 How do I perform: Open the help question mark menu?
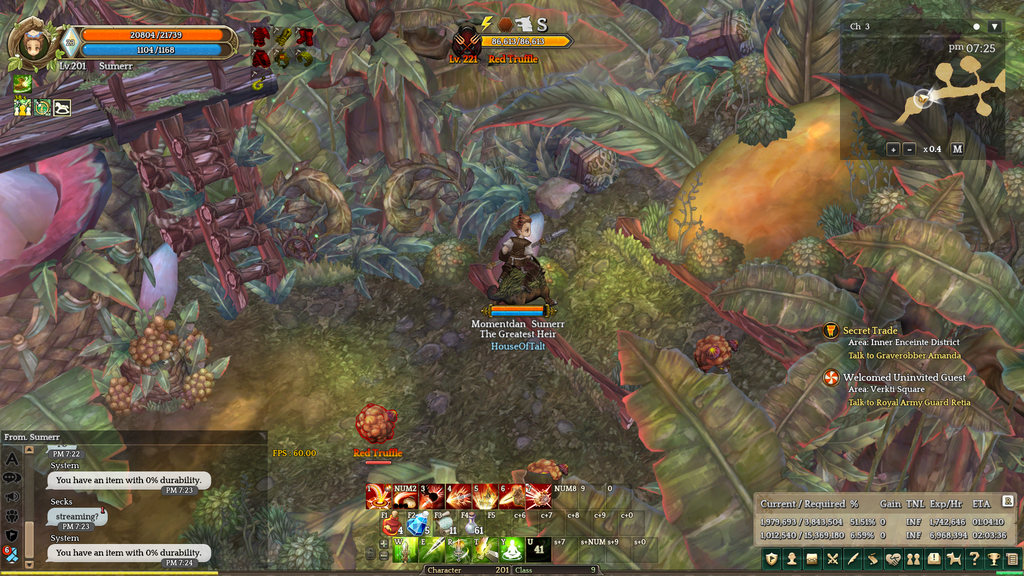coord(974,559)
